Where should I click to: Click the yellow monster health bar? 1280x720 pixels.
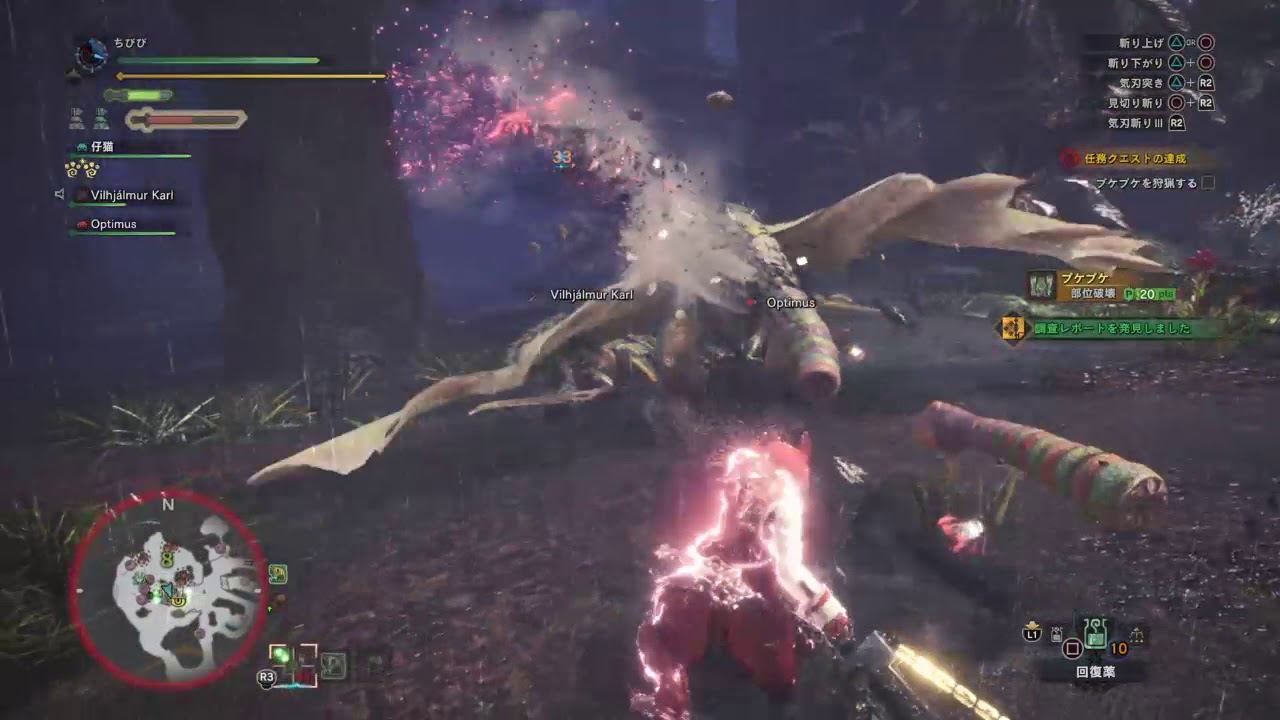(250, 75)
